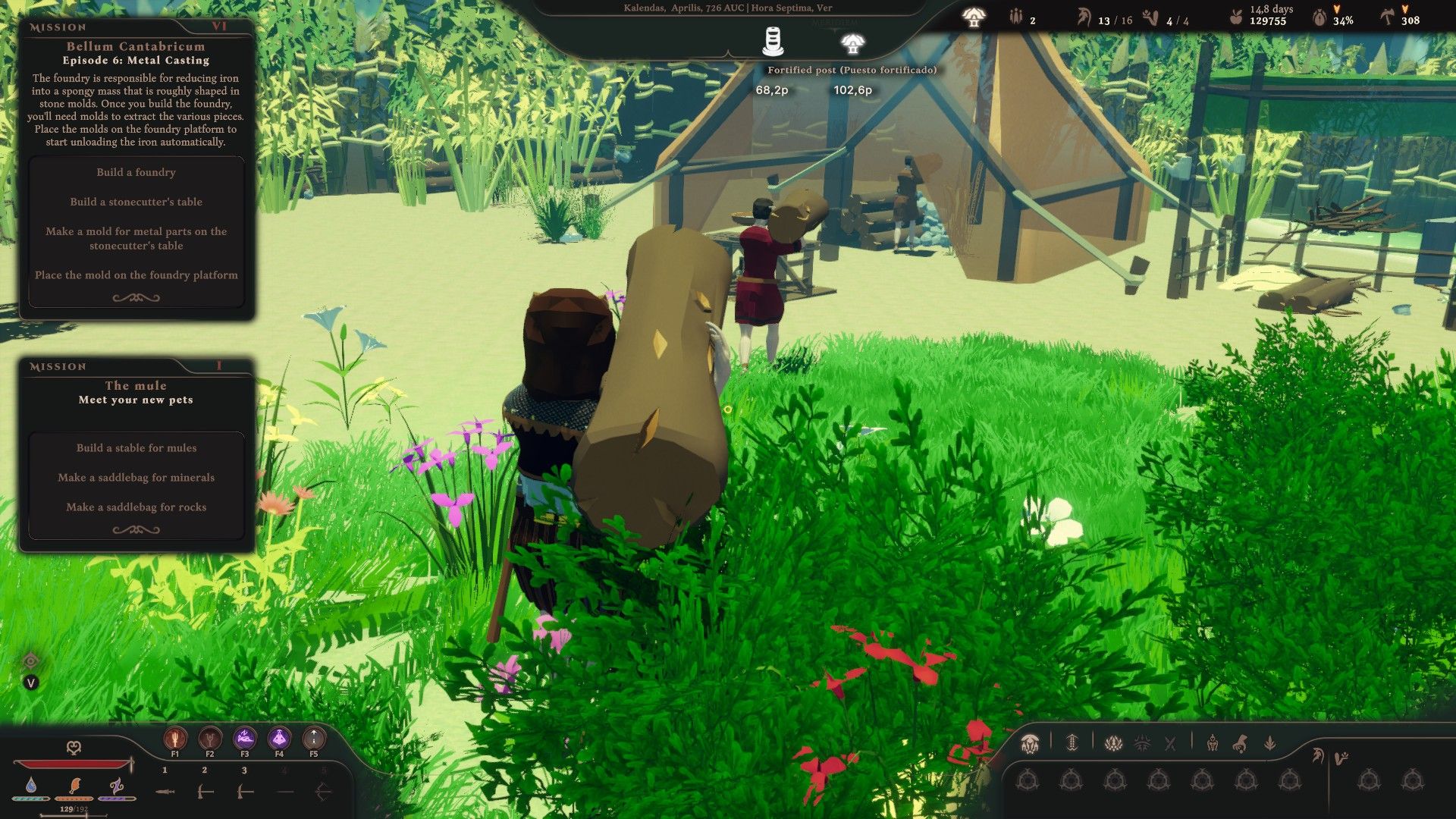Open the crossed swords toolbar icon
Image resolution: width=1456 pixels, height=819 pixels.
pos(1170,743)
